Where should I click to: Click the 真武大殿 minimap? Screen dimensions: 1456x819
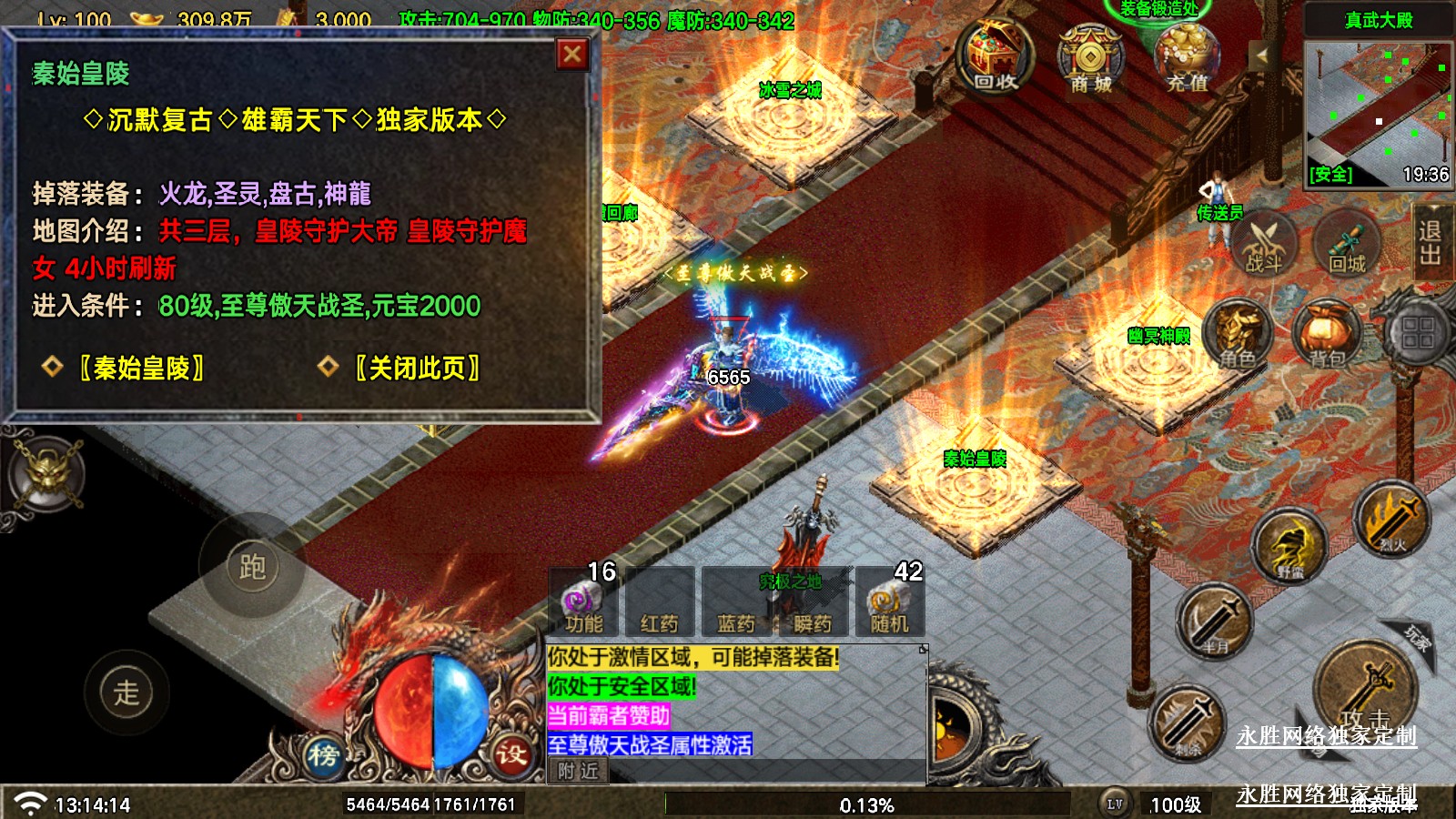pyautogui.click(x=1378, y=111)
